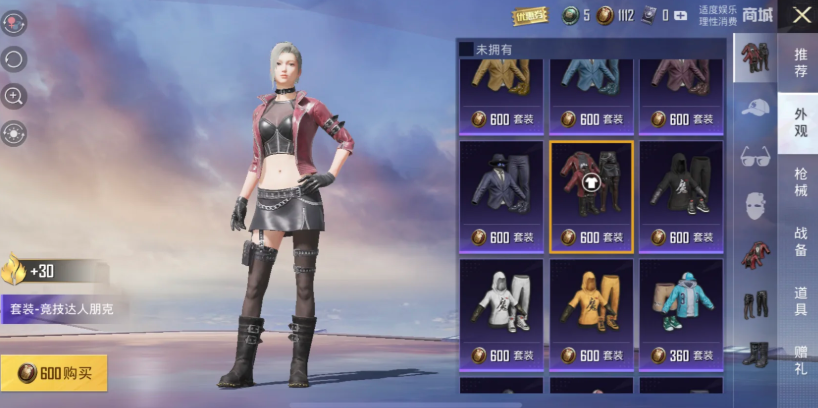
Task: Rotate the character with the circular arrow icon
Action: [14, 59]
